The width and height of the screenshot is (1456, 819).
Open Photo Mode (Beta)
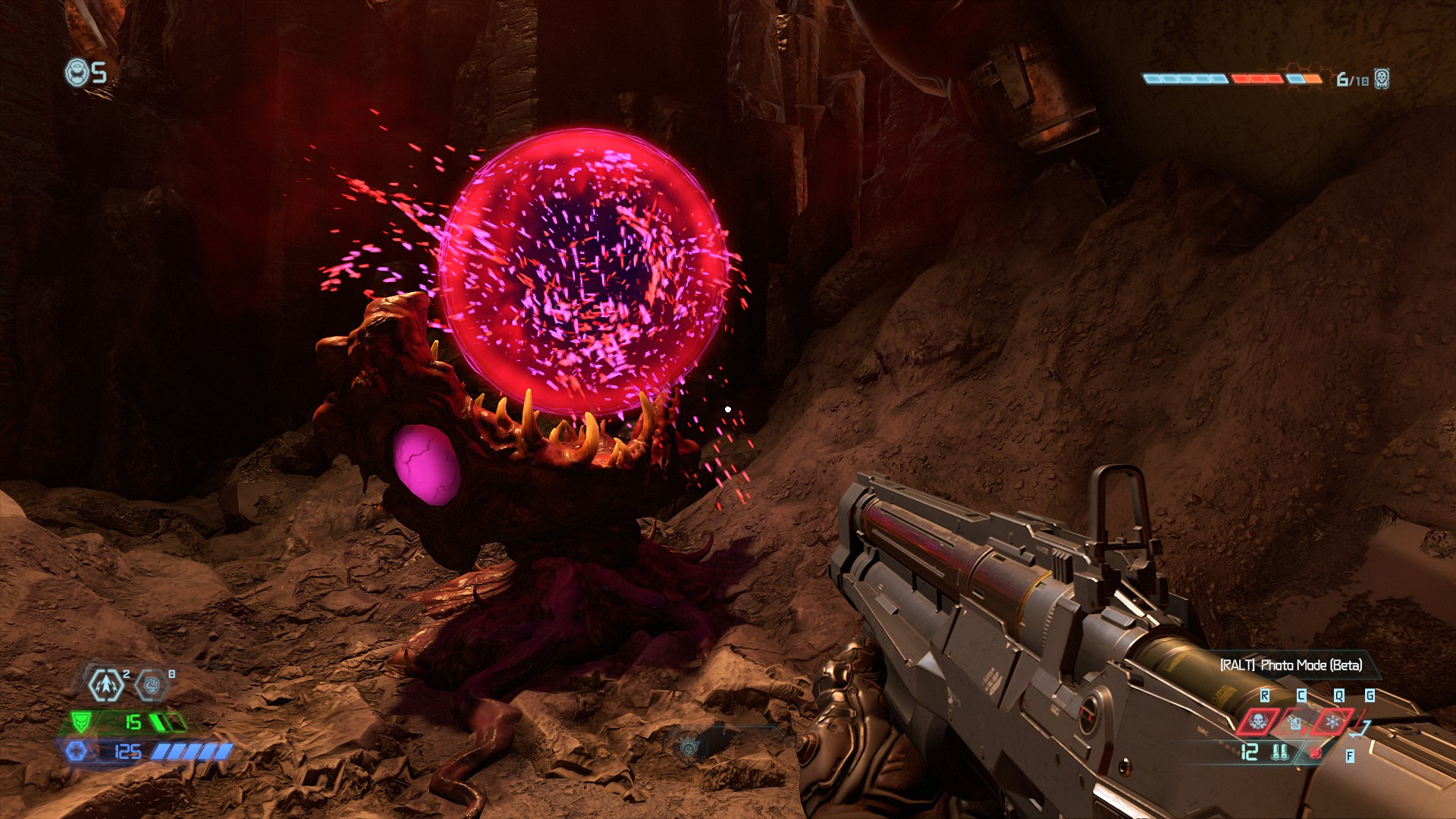point(1291,665)
